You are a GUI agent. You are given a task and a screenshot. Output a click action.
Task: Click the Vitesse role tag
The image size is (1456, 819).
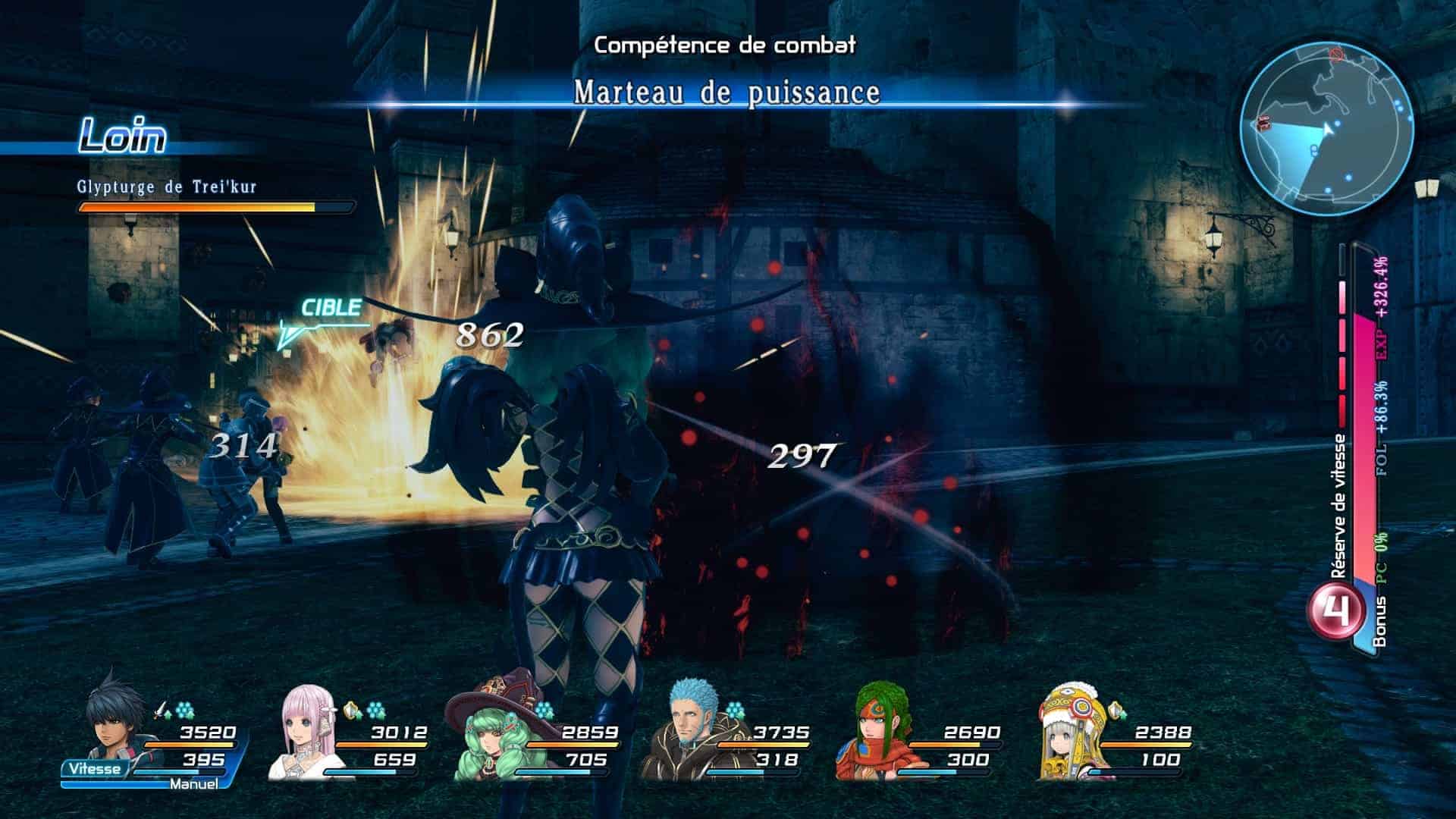point(94,769)
